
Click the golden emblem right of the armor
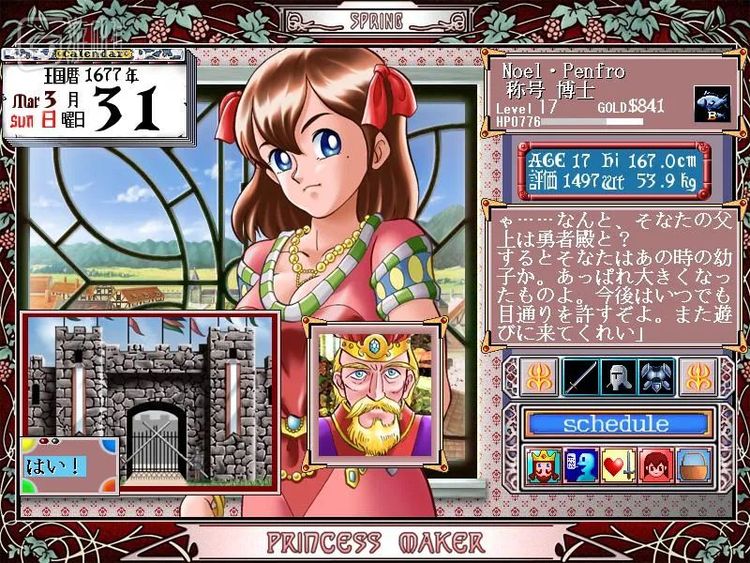[x=696, y=376]
